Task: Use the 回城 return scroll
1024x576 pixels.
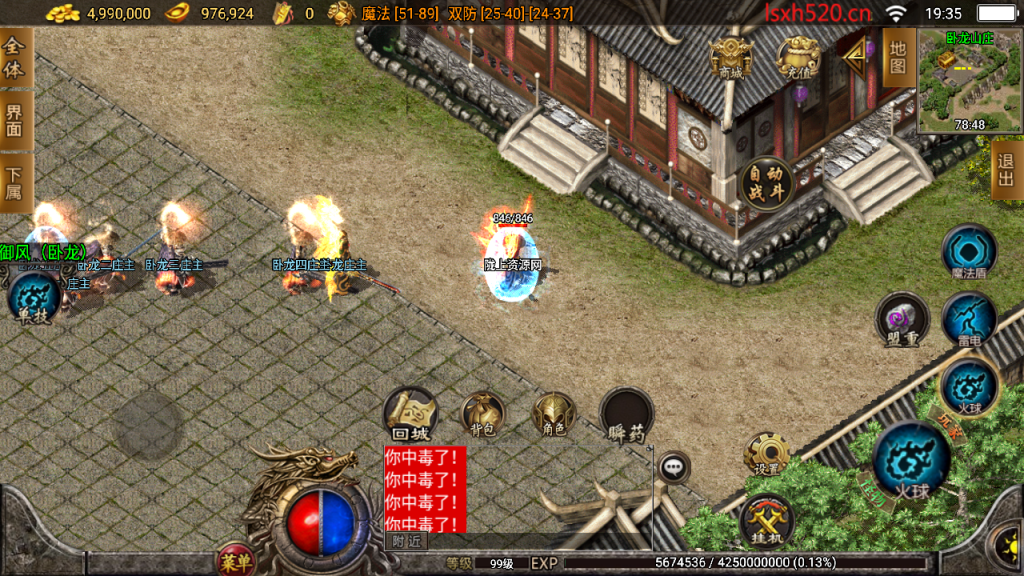Action: [x=410, y=414]
